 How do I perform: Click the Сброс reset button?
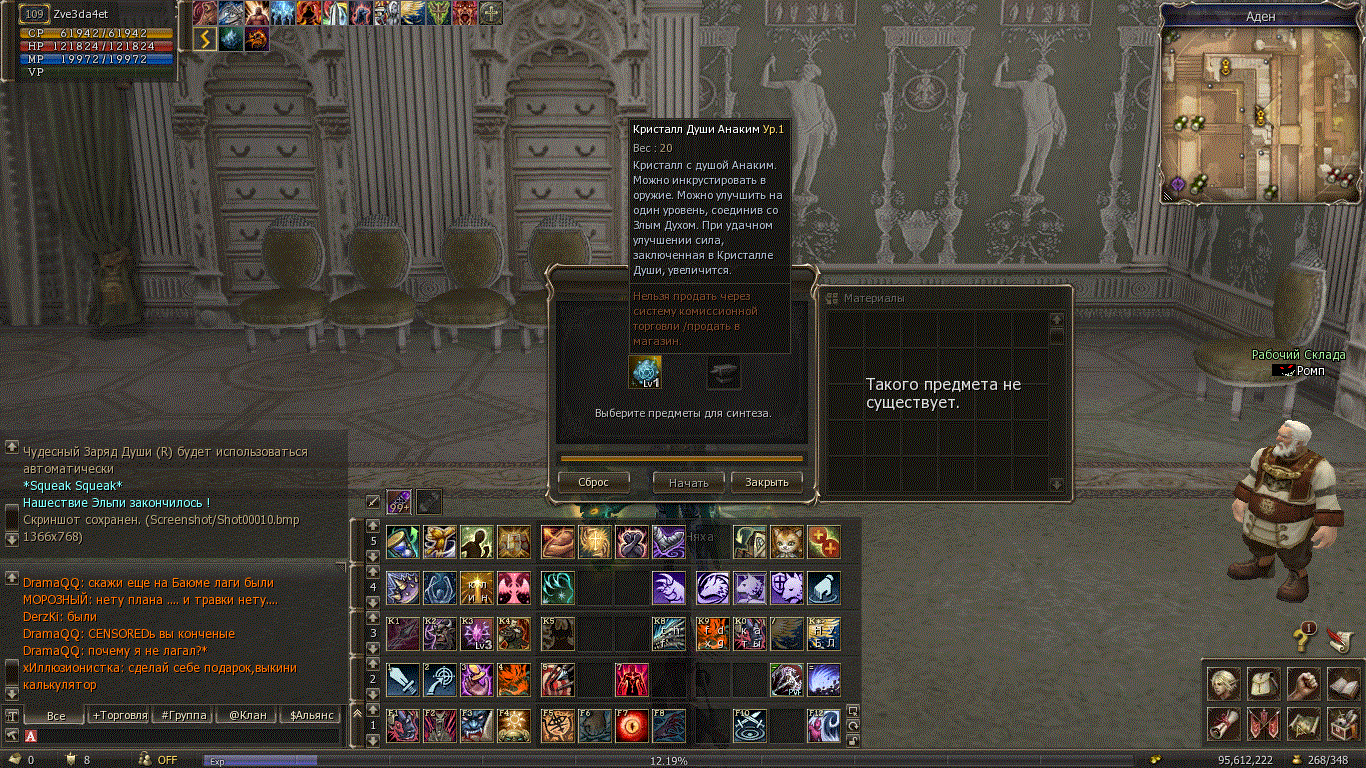pyautogui.click(x=593, y=482)
